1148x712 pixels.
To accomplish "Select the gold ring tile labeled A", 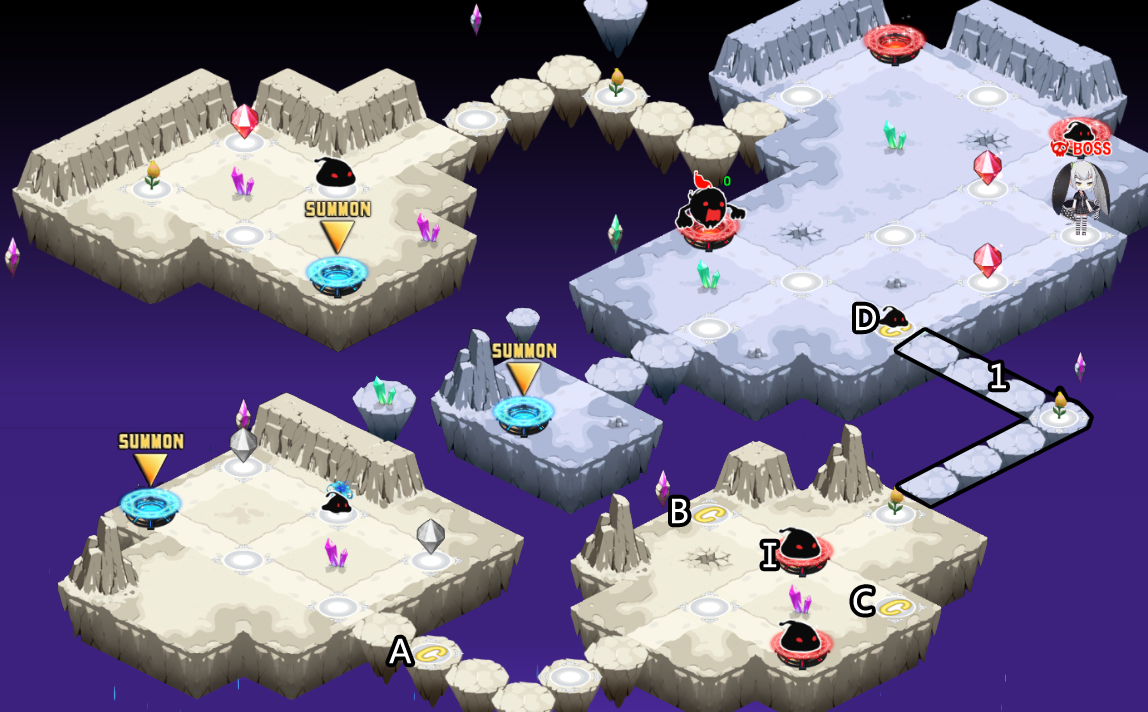I will click(x=433, y=654).
